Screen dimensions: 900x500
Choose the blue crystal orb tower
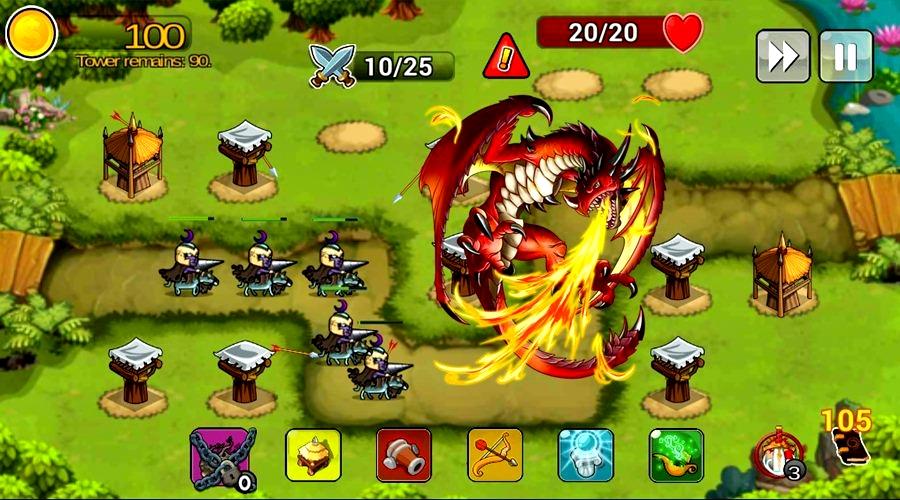pos(585,455)
